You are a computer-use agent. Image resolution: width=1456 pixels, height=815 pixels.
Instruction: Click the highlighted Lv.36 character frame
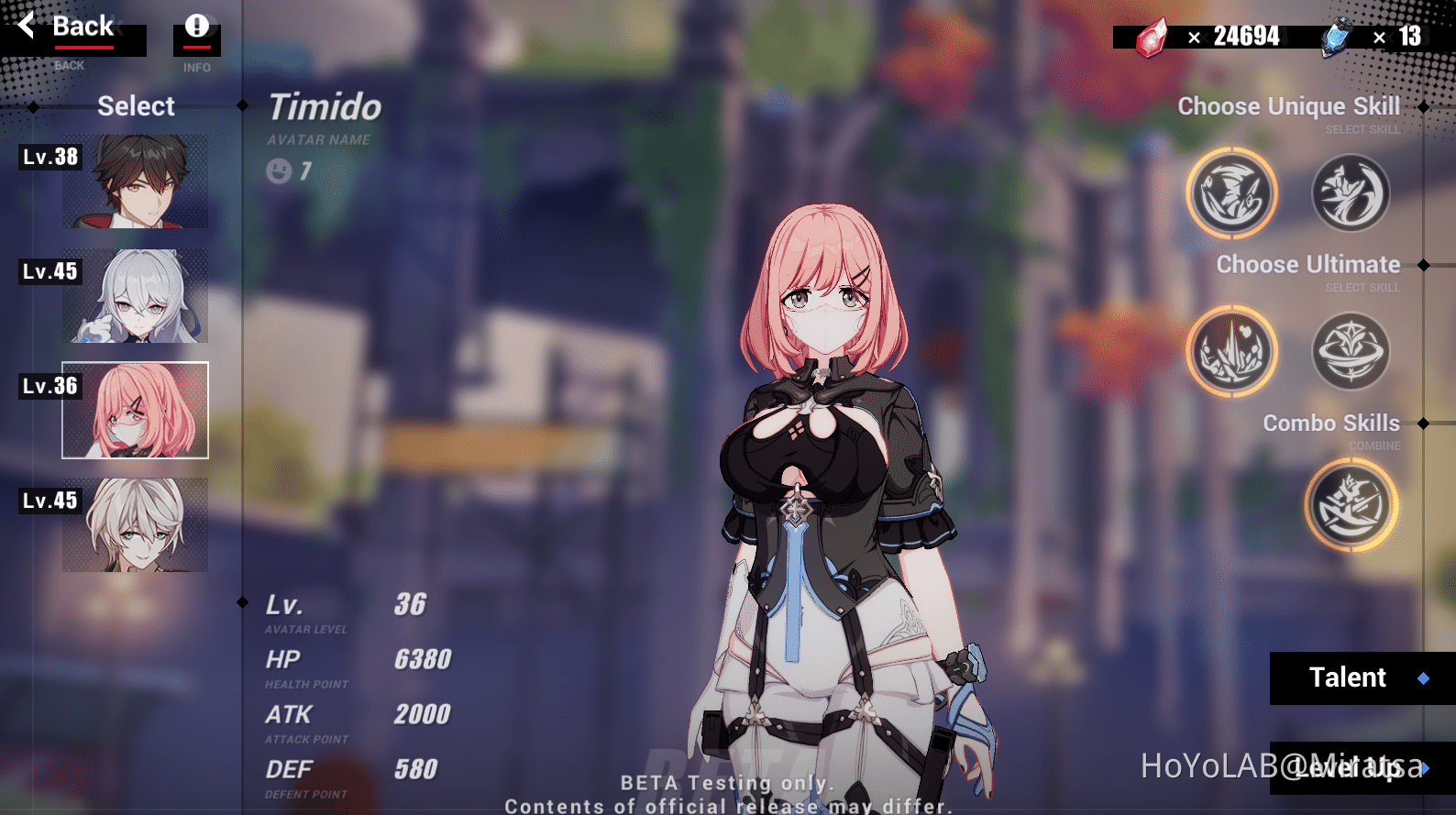coord(134,411)
